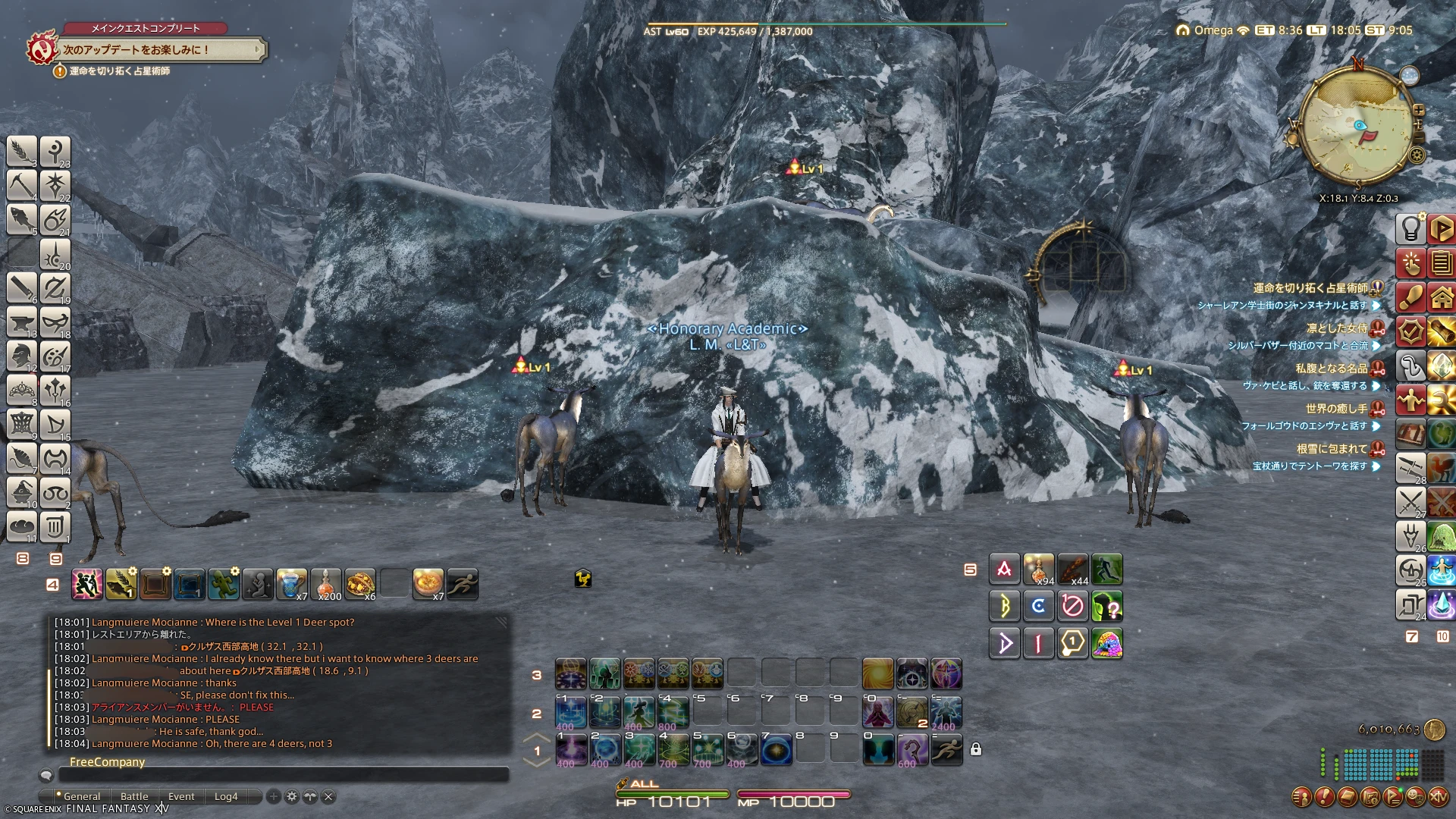Open the Event chat log tab
1456x819 pixels.
(181, 796)
